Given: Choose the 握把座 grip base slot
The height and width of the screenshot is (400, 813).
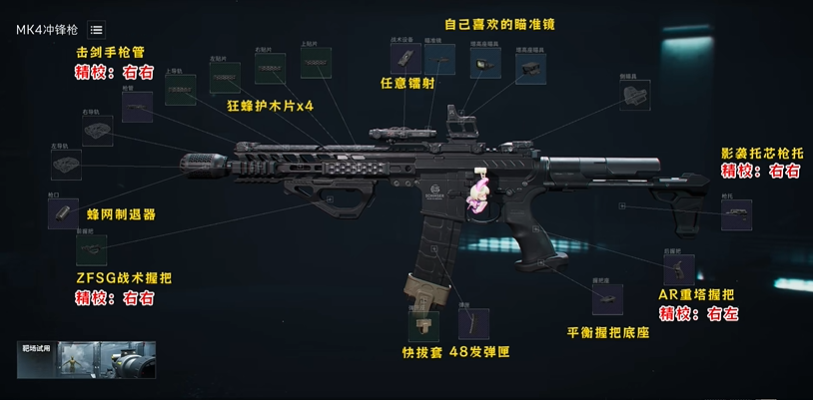Looking at the screenshot, I should coord(607,298).
